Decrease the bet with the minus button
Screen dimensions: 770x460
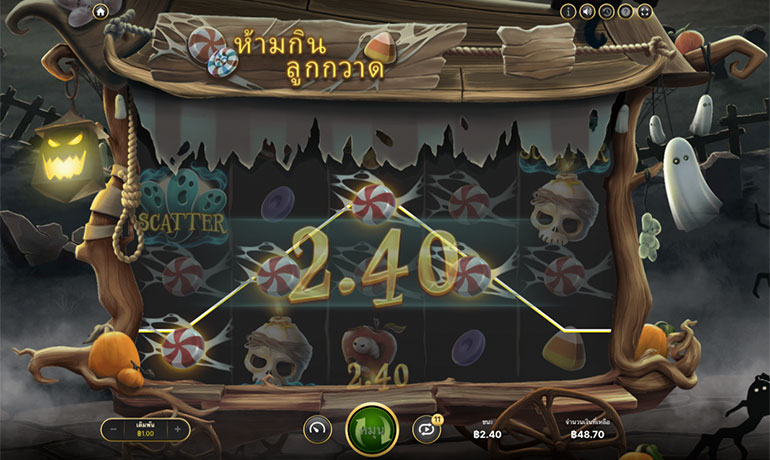coord(112,429)
